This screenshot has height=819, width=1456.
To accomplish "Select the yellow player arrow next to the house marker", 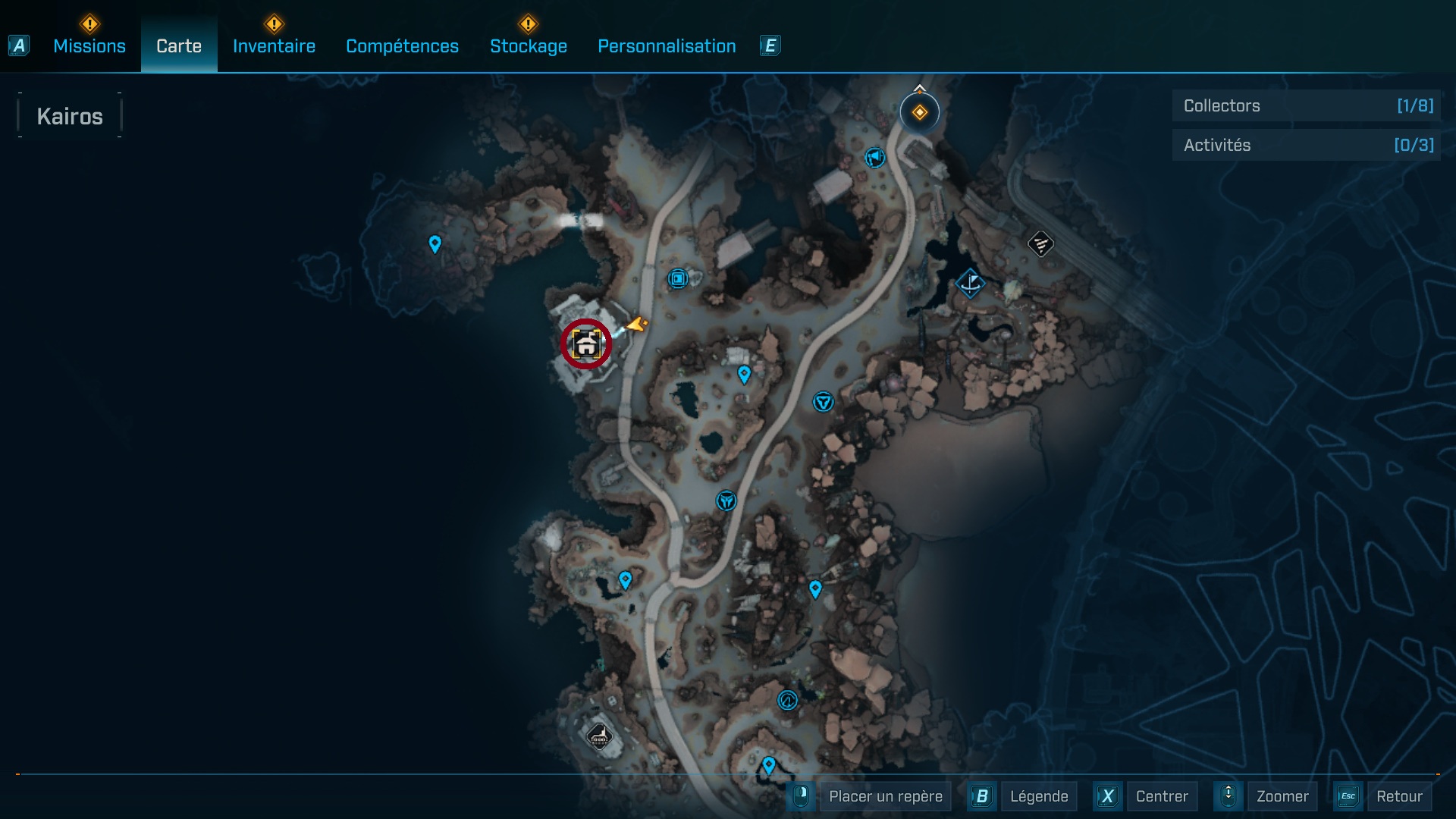I will click(x=635, y=326).
